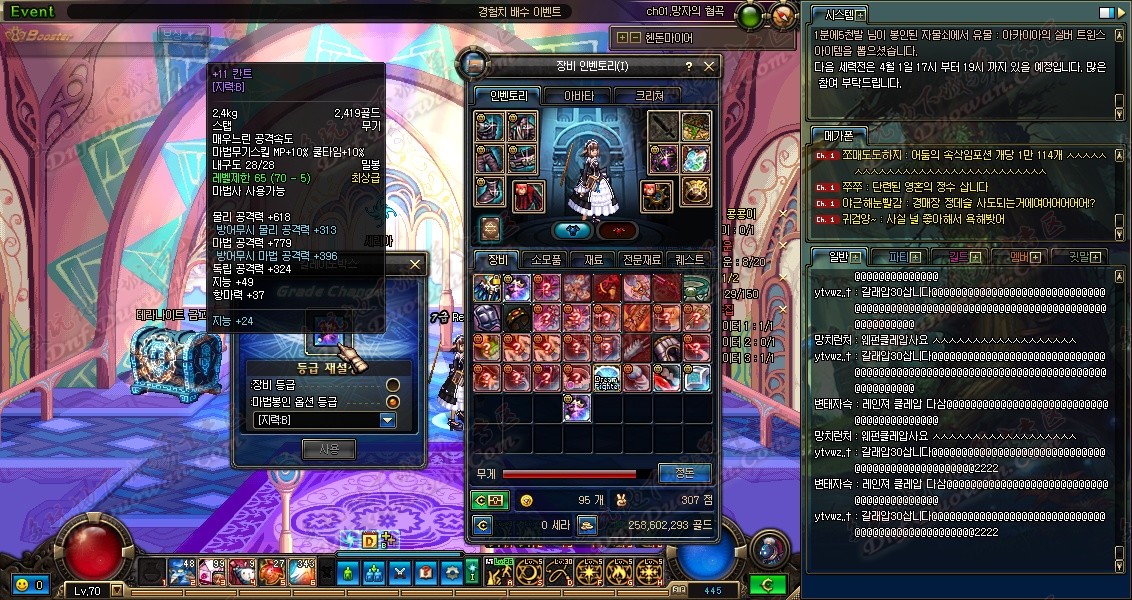Image resolution: width=1132 pixels, height=600 pixels.
Task: Select the Dream Fighter item slot
Action: [x=608, y=378]
